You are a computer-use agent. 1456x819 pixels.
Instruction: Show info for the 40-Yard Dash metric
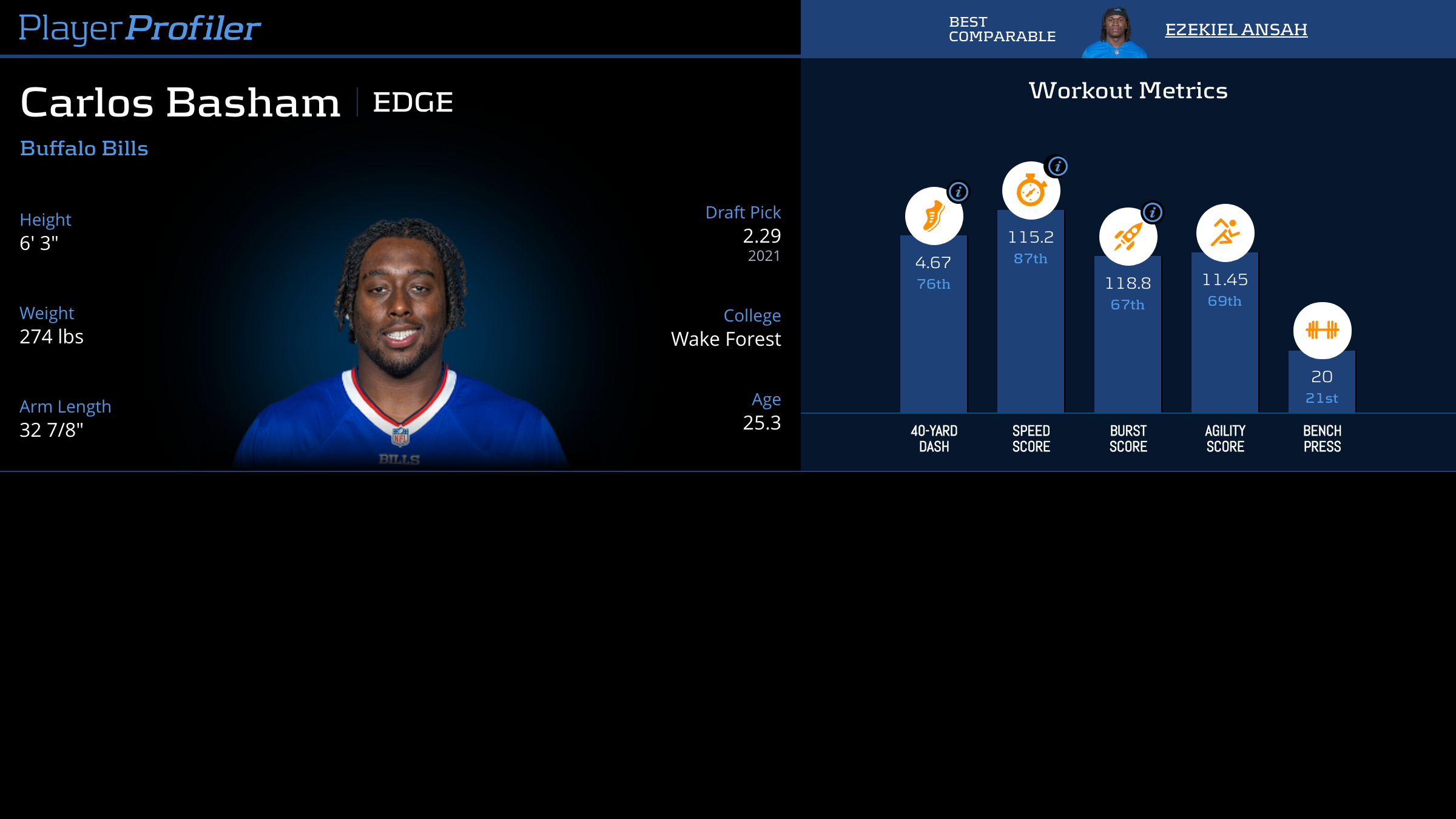(x=959, y=192)
